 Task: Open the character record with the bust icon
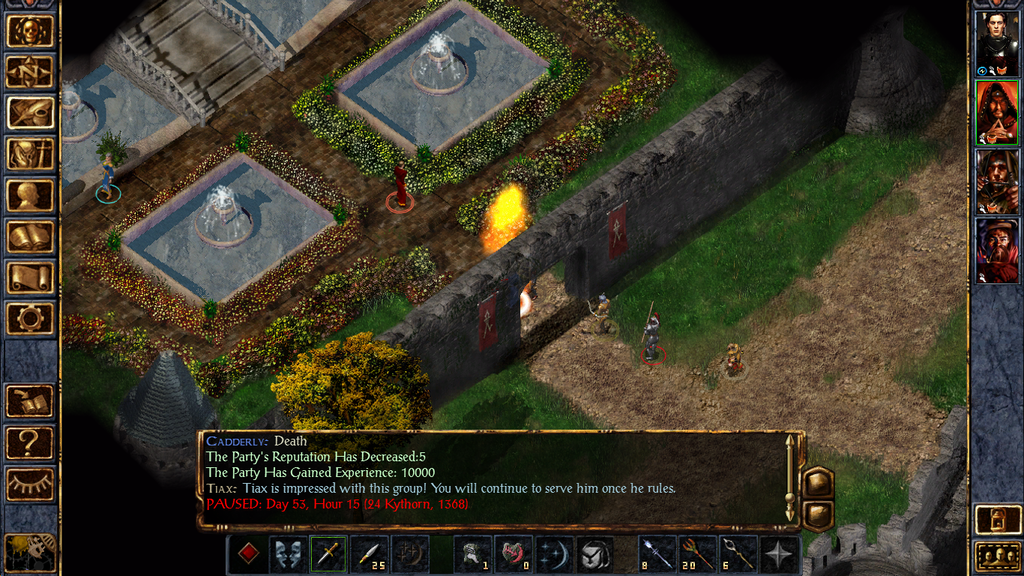point(29,195)
